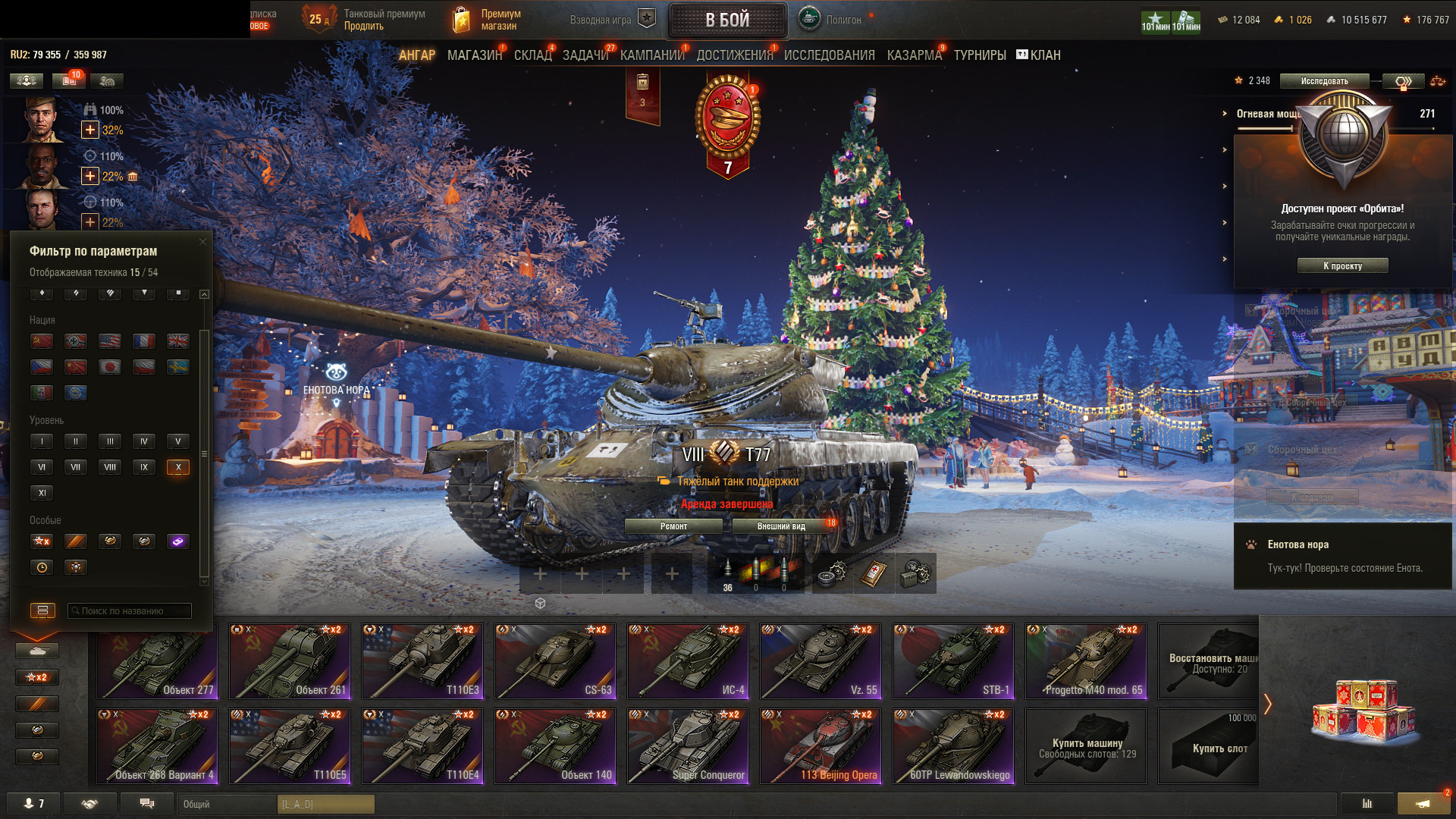
Task: Select the 113 Beijing Opera tank
Action: 821,746
